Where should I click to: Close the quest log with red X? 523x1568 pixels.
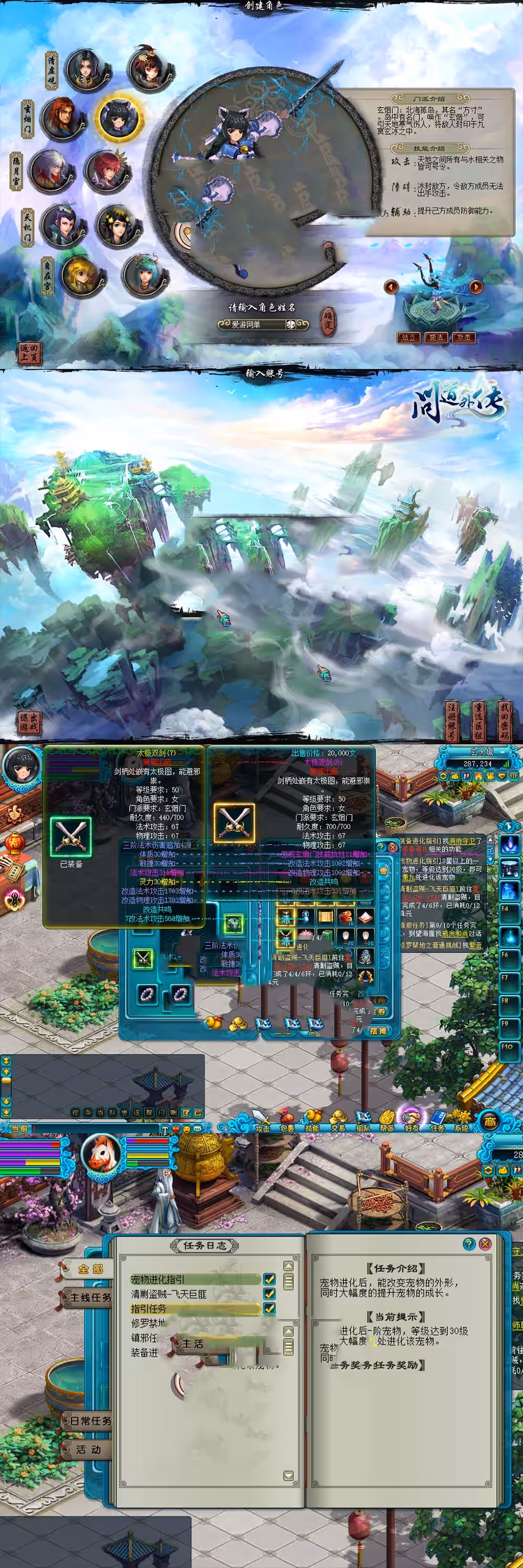485,1244
